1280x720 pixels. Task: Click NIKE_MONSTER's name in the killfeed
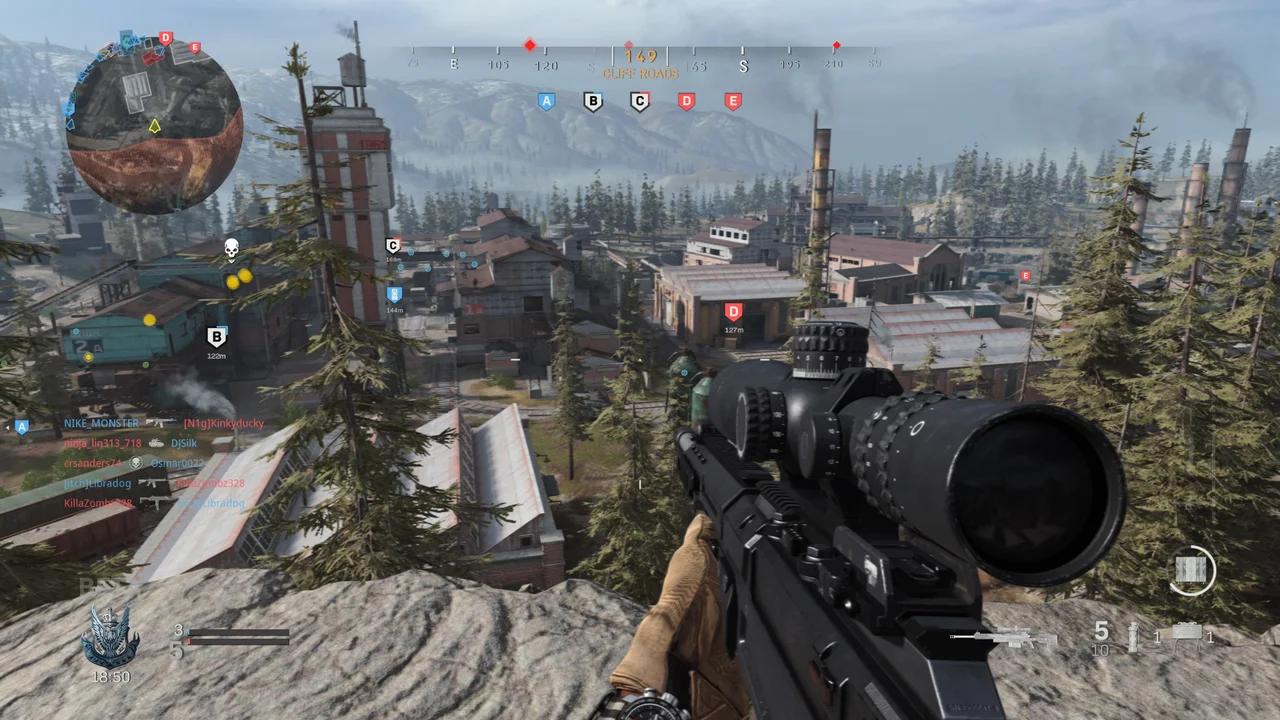pyautogui.click(x=101, y=423)
